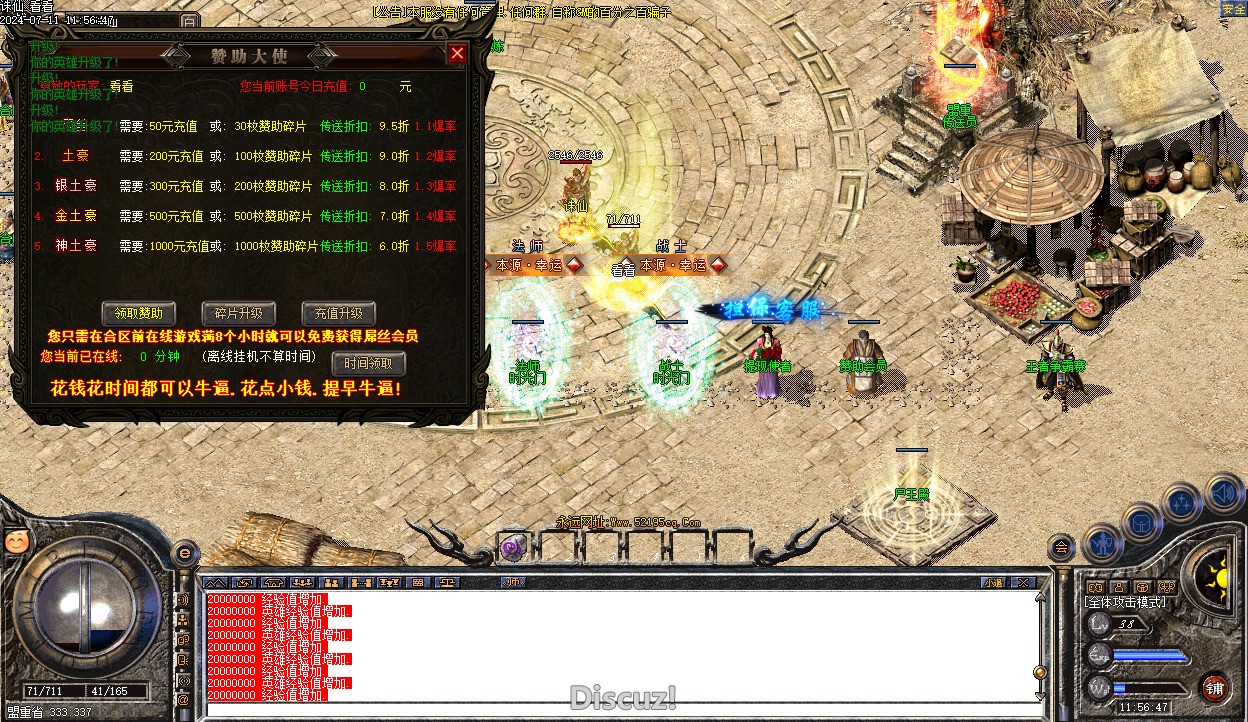Open the character figure round button
Screen dimensions: 1248x722
click(1102, 543)
